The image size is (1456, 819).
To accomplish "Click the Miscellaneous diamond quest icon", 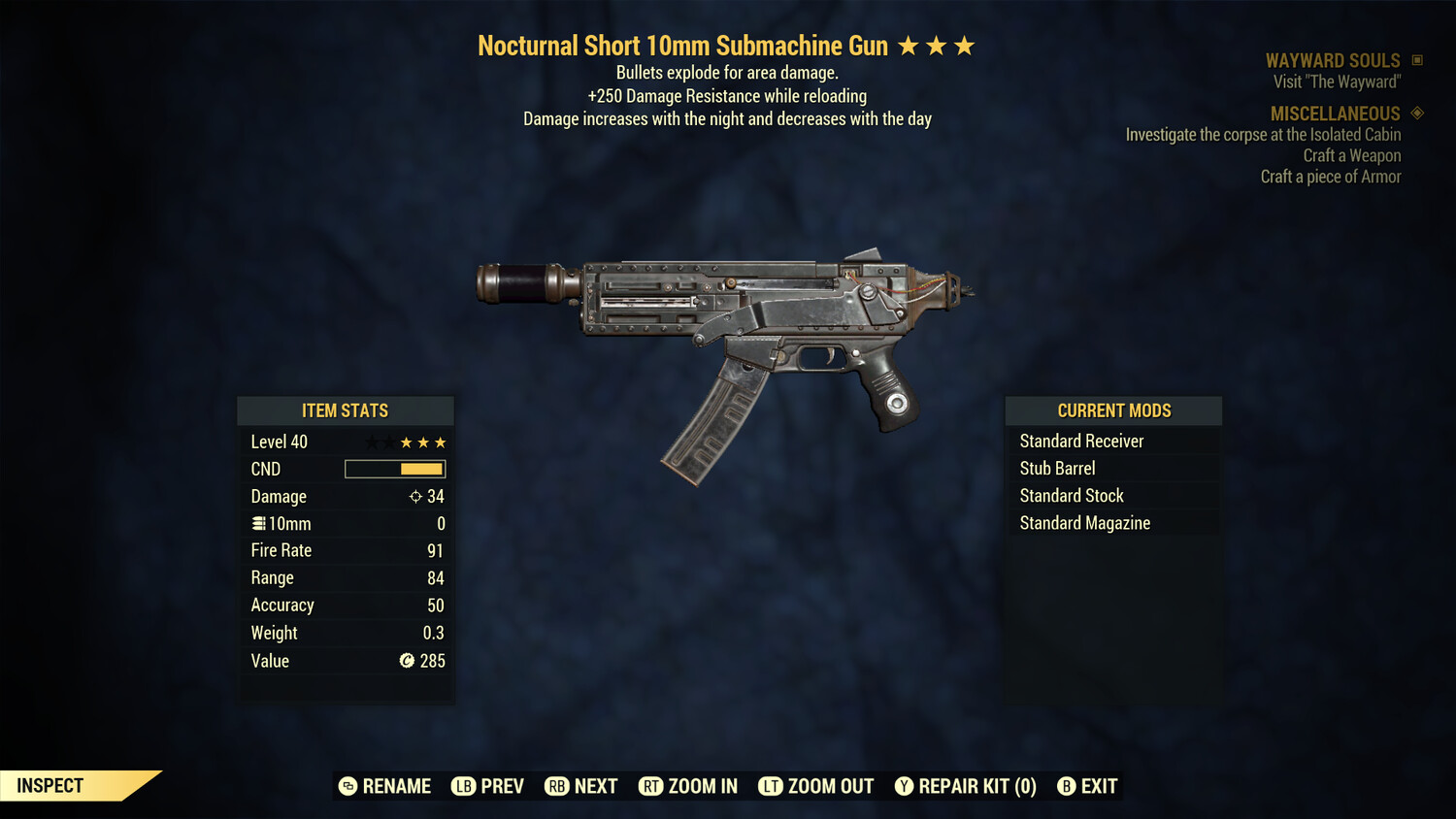I will 1415,113.
